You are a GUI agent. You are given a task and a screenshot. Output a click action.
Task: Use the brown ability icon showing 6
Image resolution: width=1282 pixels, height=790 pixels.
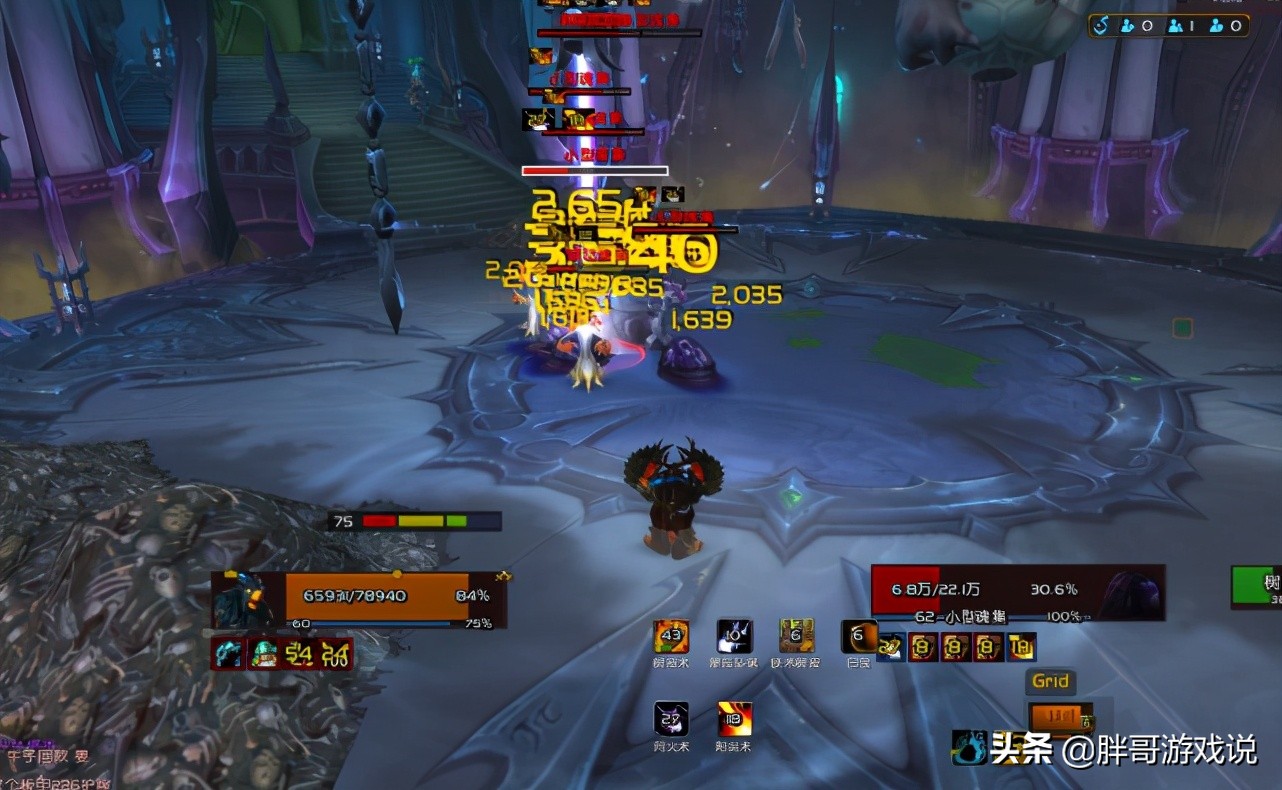point(797,636)
